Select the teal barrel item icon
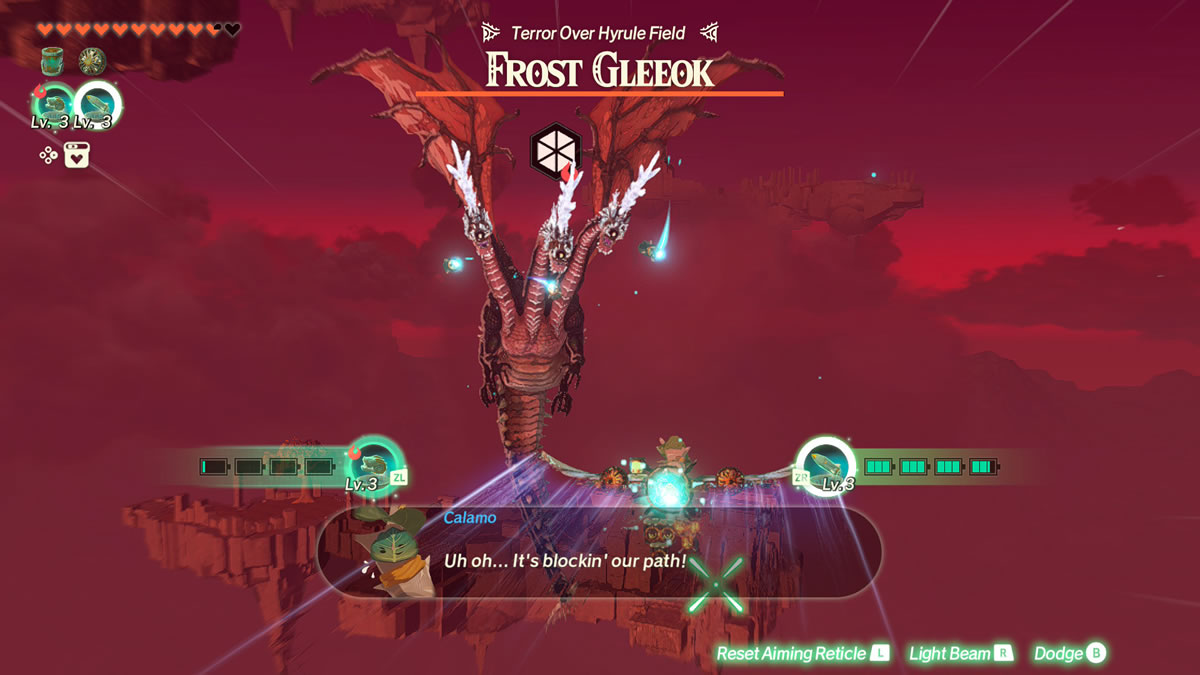 click(x=52, y=61)
